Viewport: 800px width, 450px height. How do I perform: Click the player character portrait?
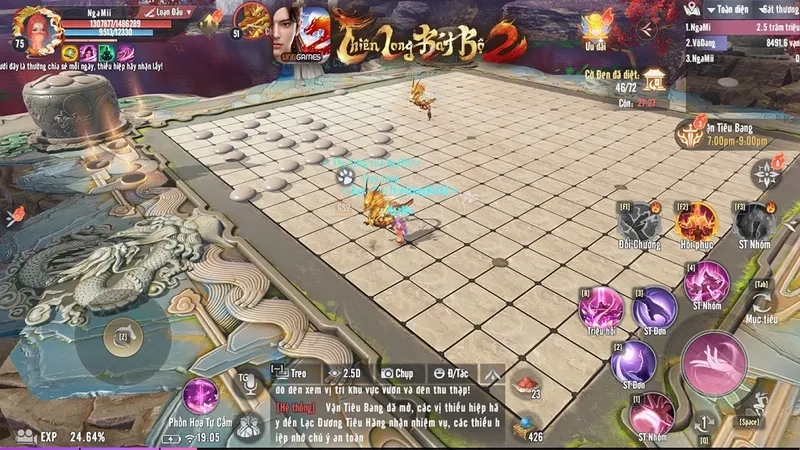(40, 30)
